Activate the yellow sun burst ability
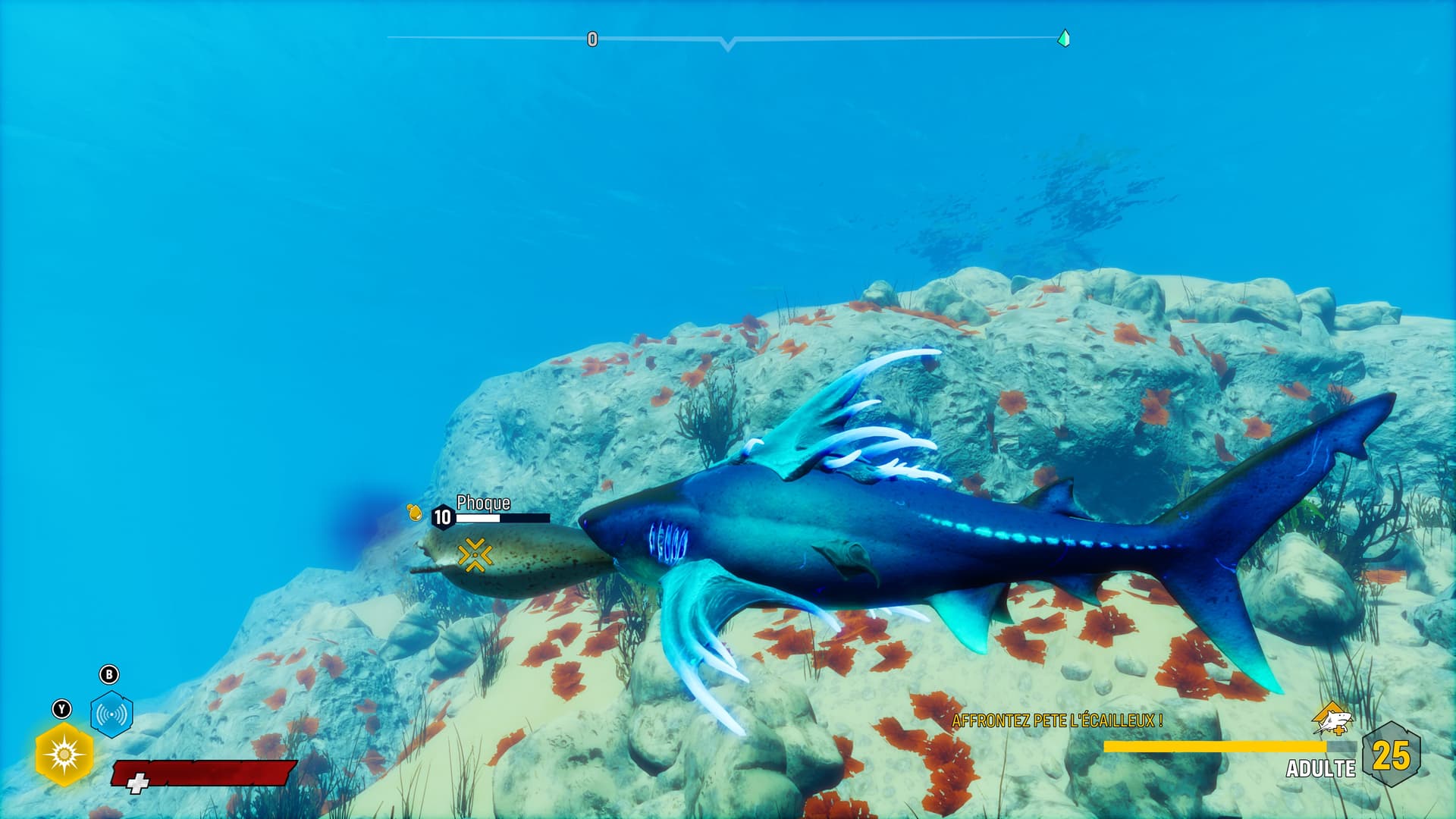The image size is (1456, 819). point(64,755)
